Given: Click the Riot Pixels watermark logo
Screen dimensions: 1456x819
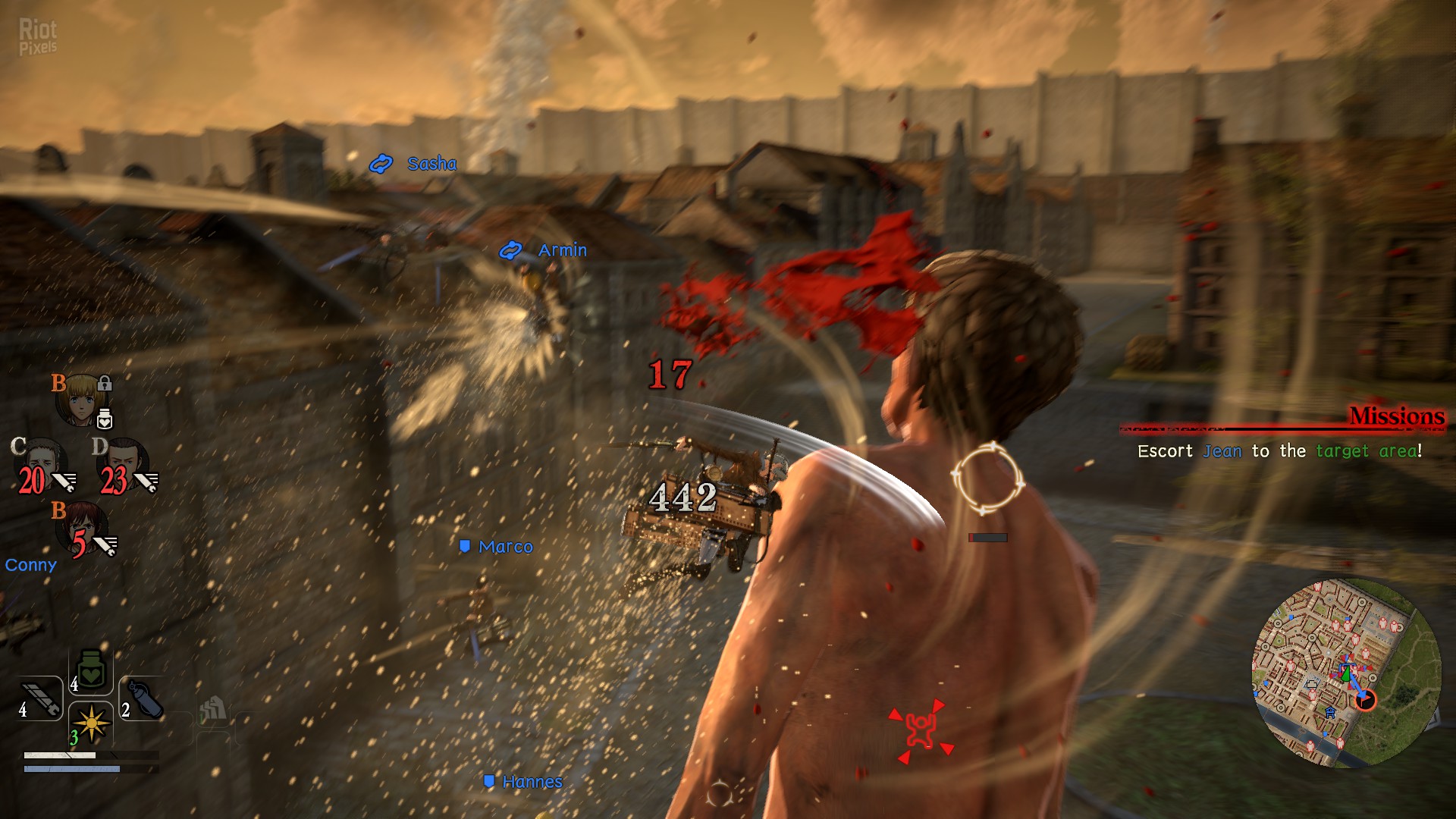Looking at the screenshot, I should click(38, 36).
